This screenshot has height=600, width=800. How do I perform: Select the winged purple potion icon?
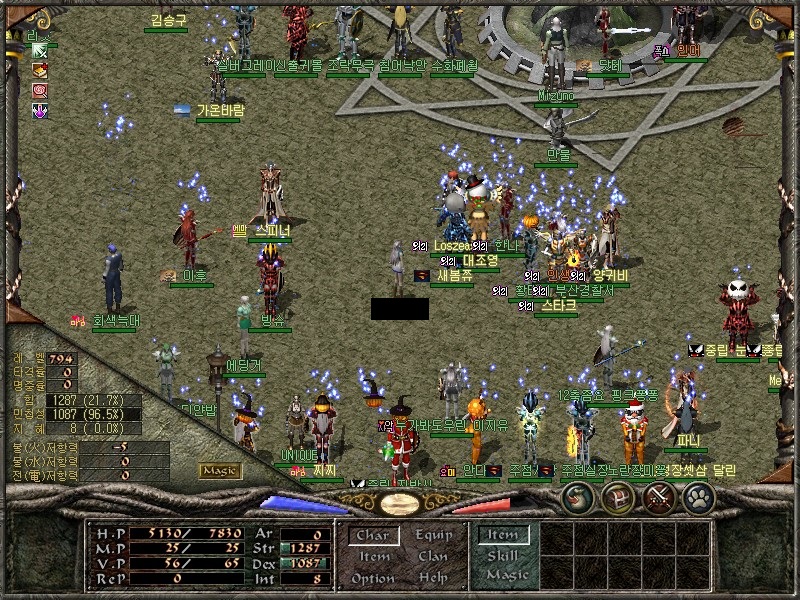[x=40, y=112]
